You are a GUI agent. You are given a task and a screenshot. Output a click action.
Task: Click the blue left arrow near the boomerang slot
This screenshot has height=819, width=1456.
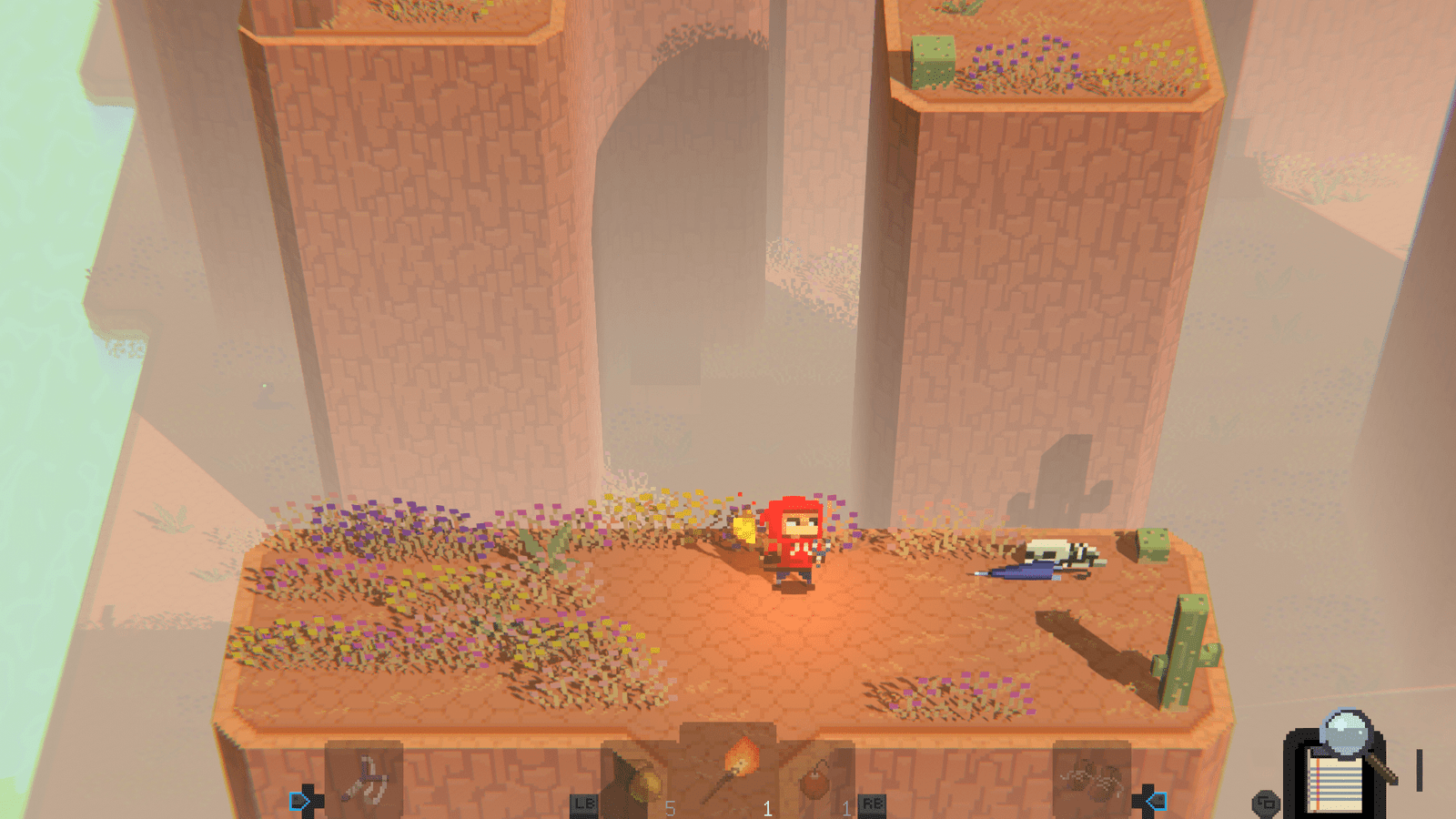point(297,801)
